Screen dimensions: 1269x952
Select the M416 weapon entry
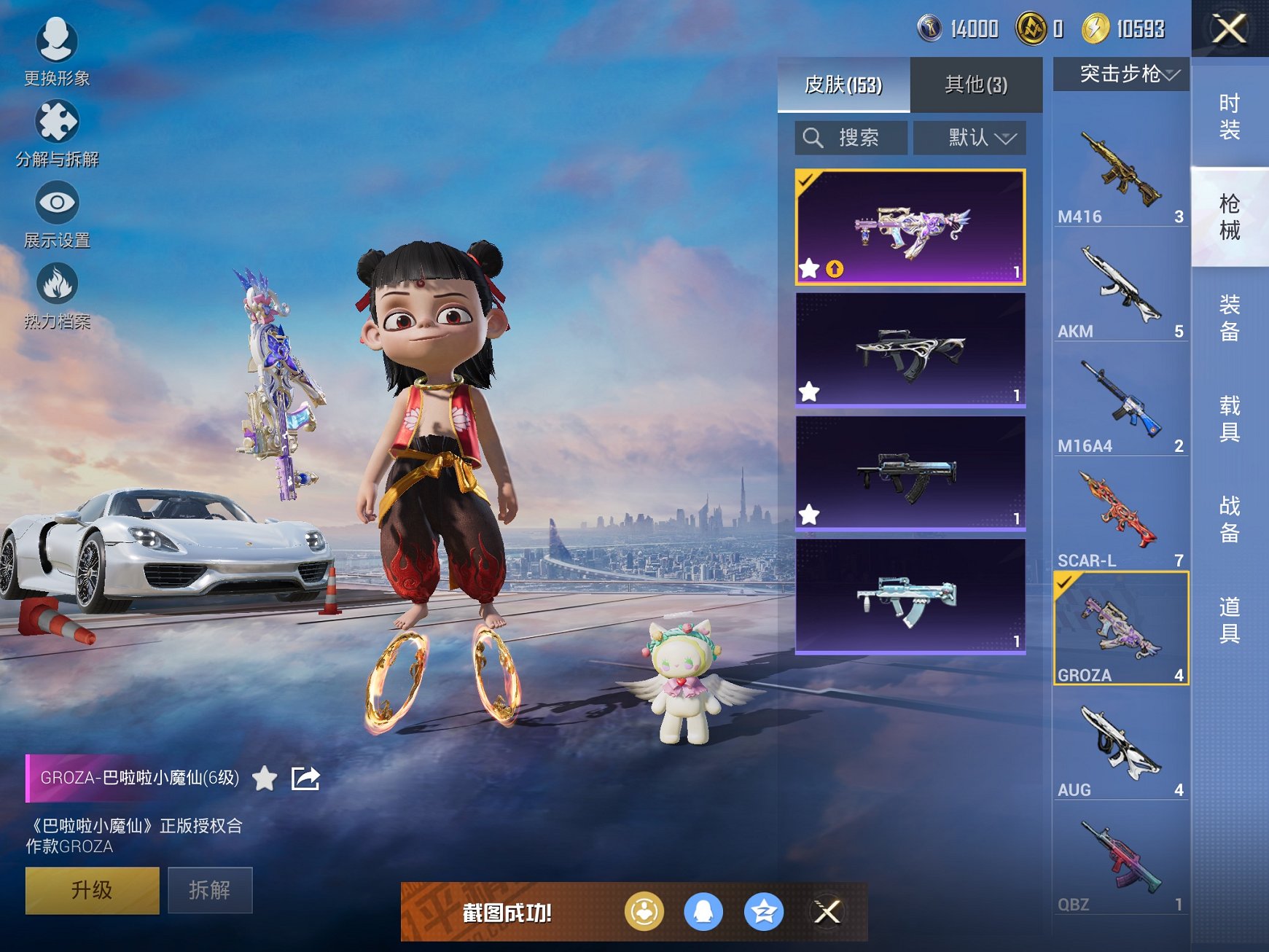point(1120,175)
